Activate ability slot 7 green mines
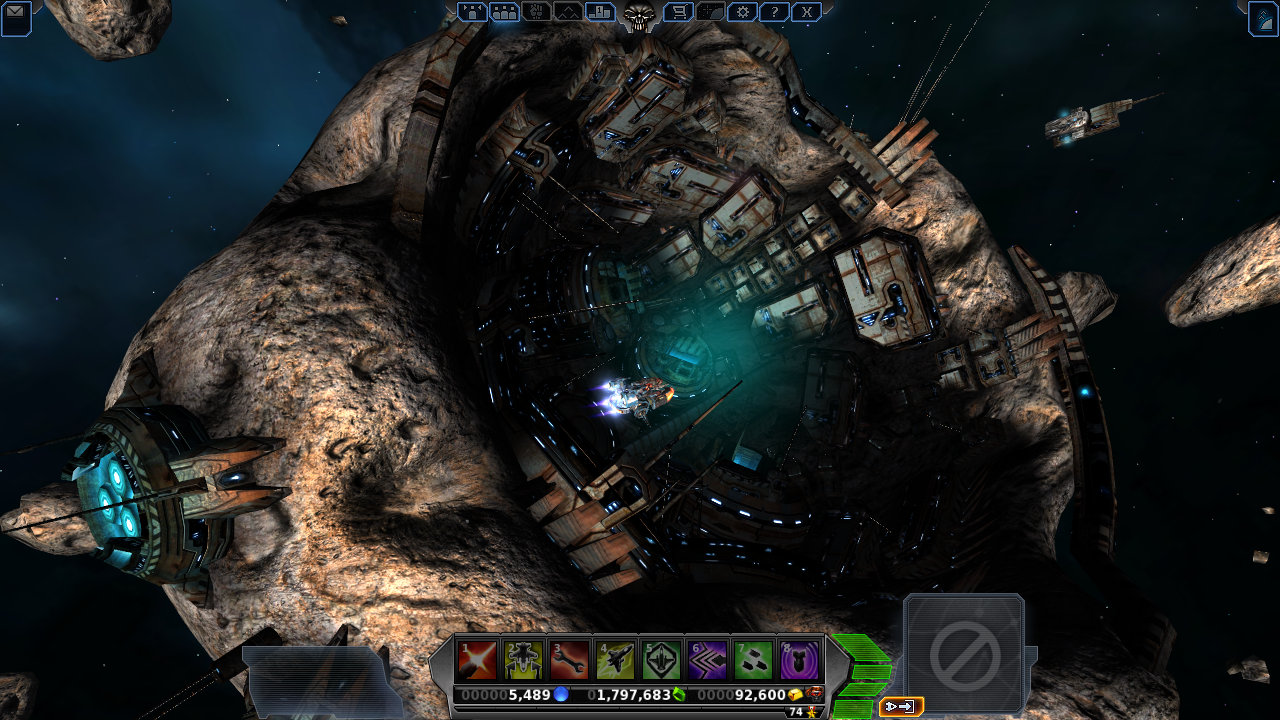Image resolution: width=1280 pixels, height=720 pixels. click(x=754, y=660)
